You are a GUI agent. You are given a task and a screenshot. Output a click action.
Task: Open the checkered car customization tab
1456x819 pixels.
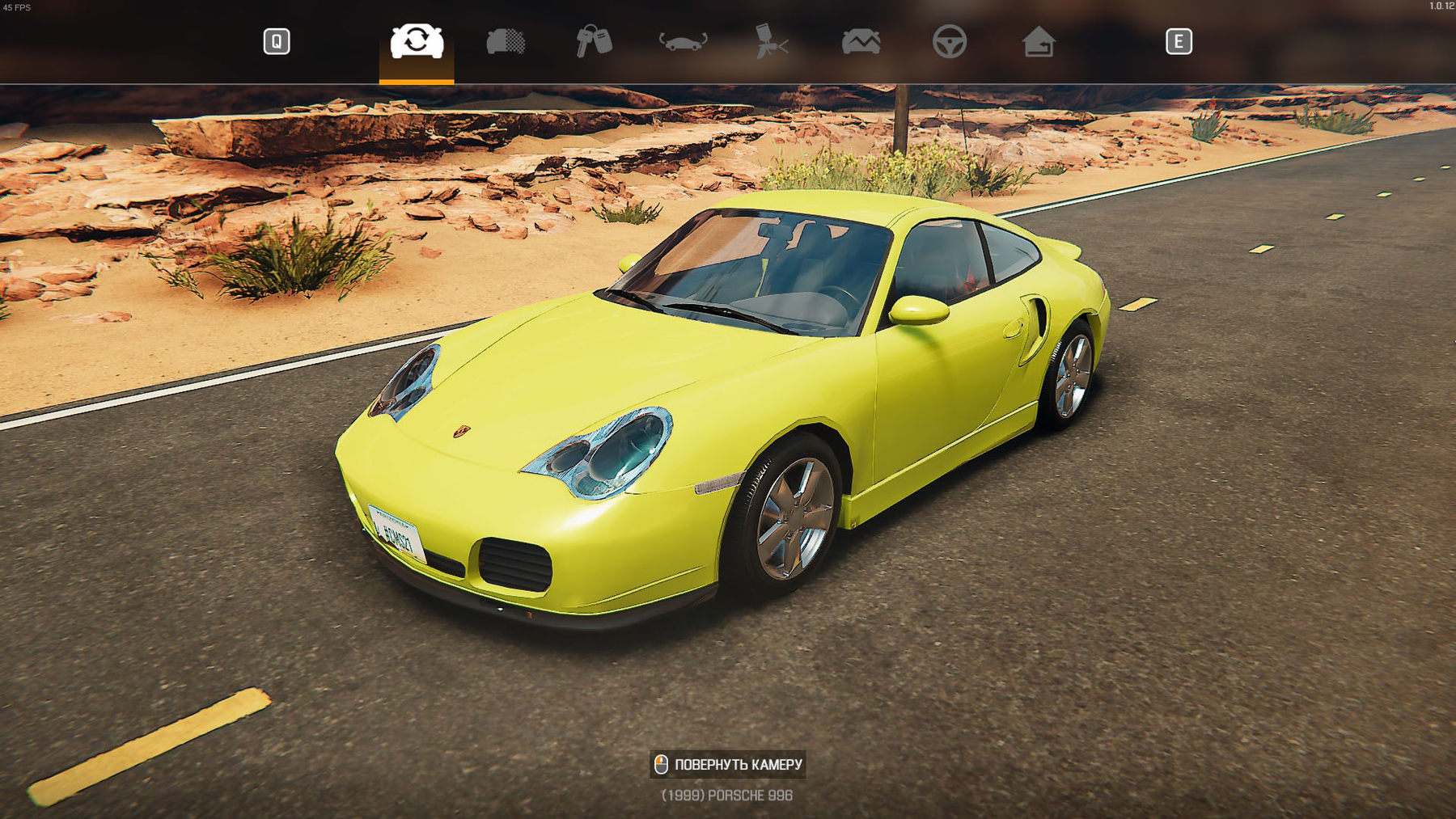tap(506, 41)
